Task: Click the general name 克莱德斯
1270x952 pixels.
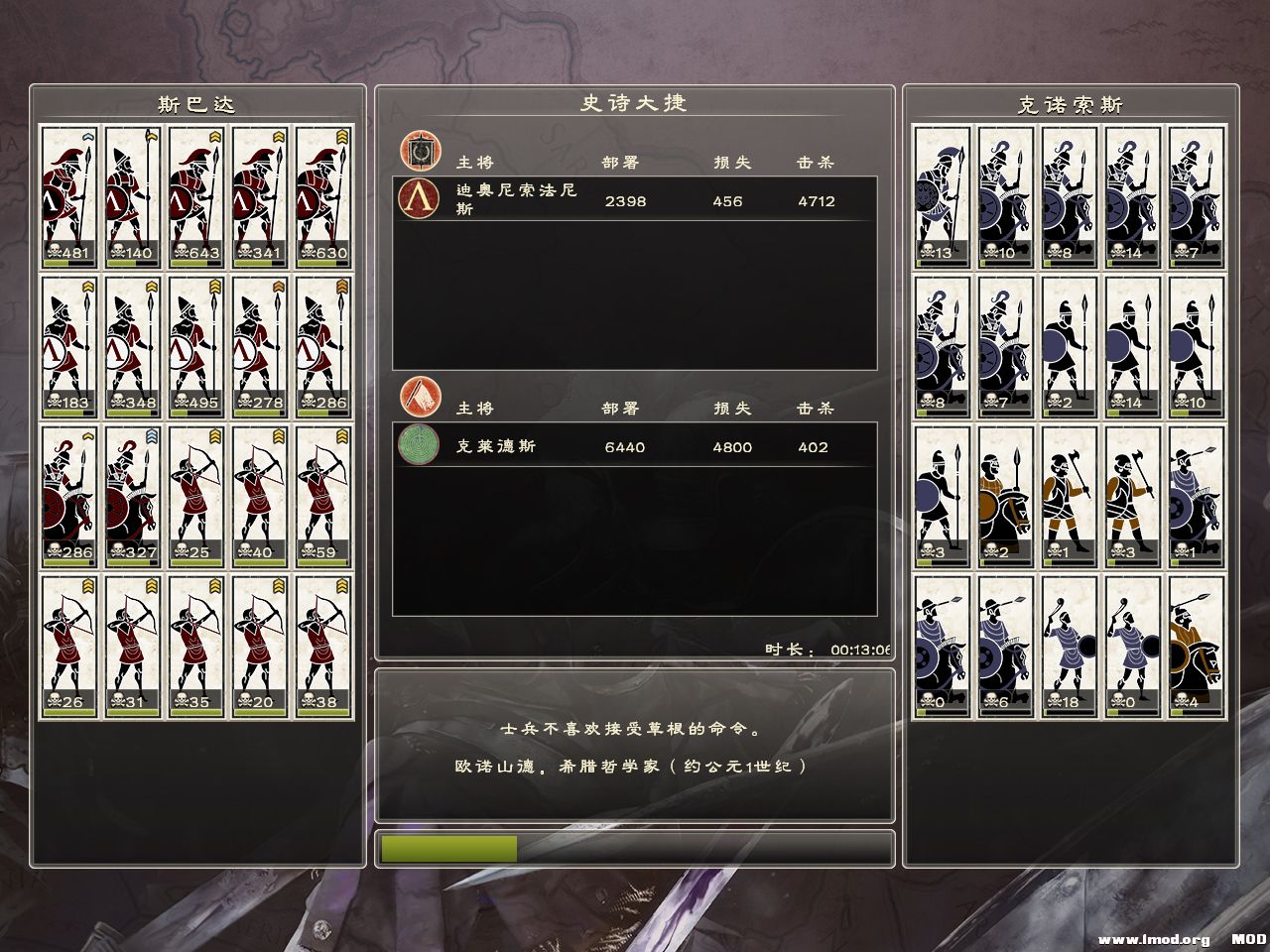Action: point(490,447)
